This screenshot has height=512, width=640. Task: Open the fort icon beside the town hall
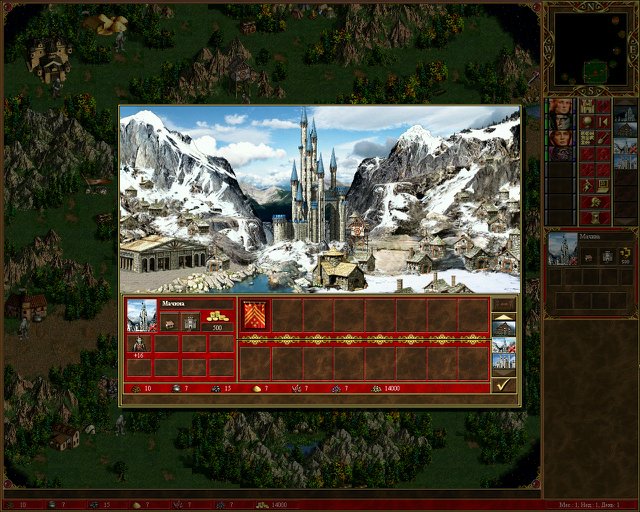(x=189, y=322)
